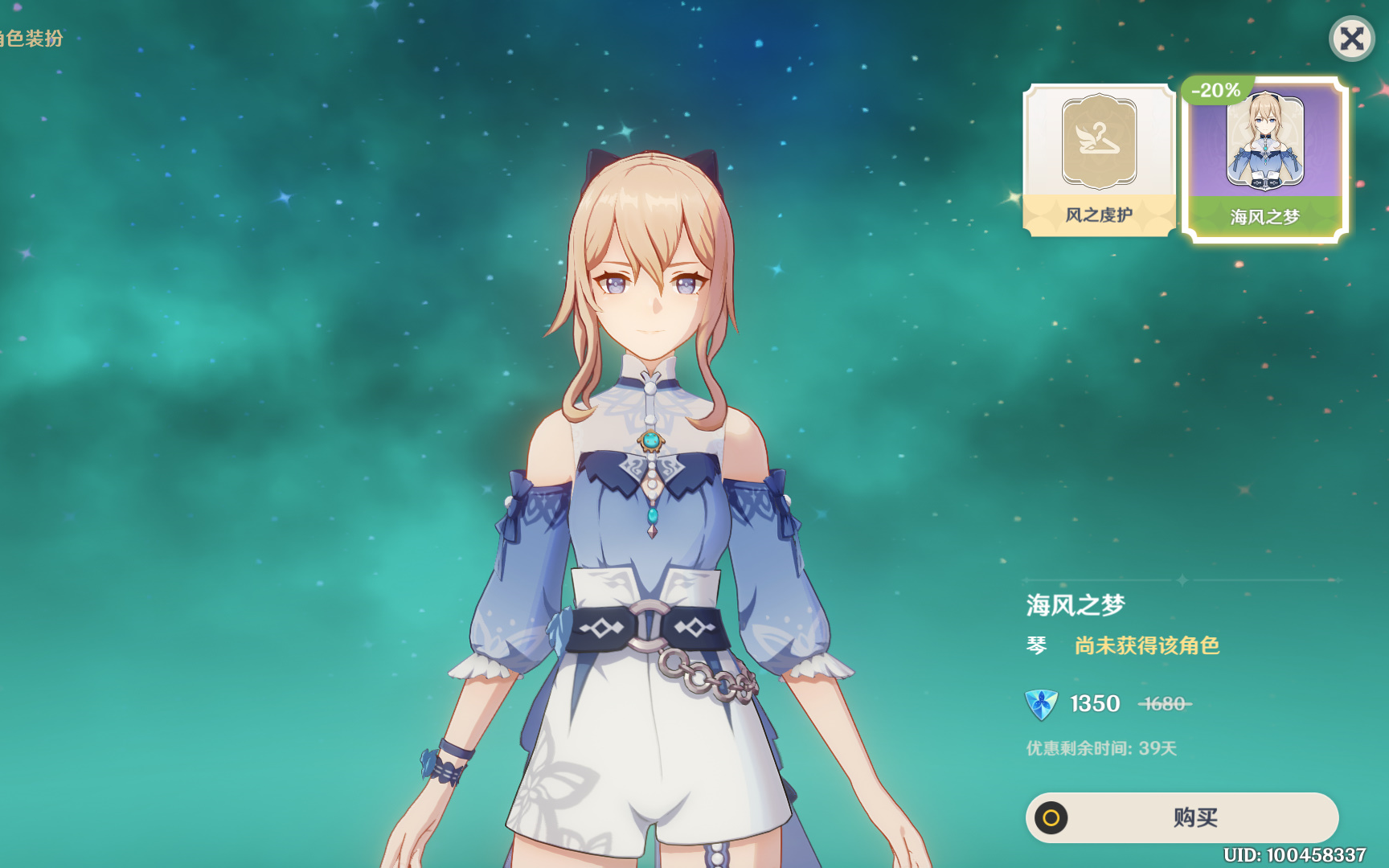Choose the 海风之梦 outfit card
Viewport: 1389px width, 868px height.
pyautogui.click(x=1264, y=161)
